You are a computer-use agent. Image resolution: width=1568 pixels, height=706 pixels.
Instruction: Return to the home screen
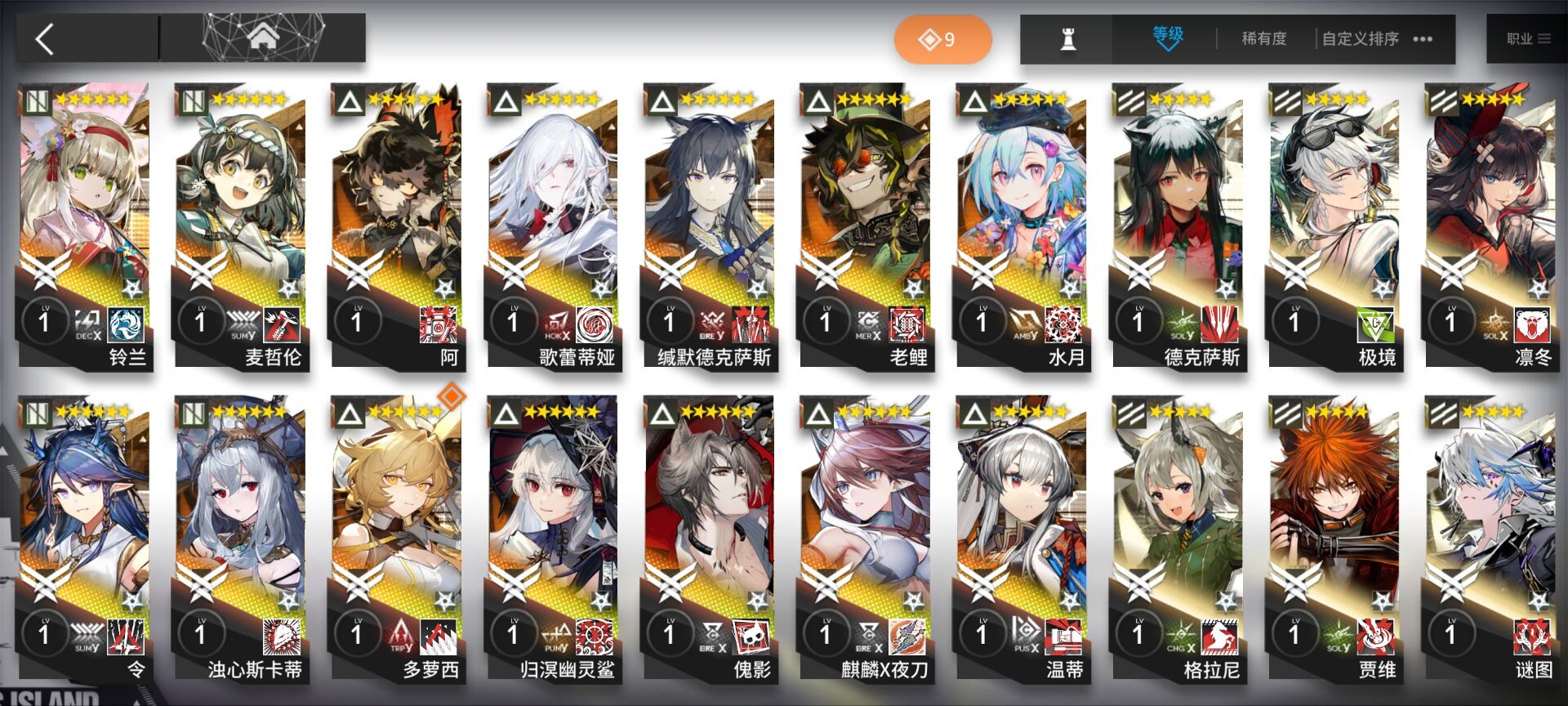click(x=263, y=37)
